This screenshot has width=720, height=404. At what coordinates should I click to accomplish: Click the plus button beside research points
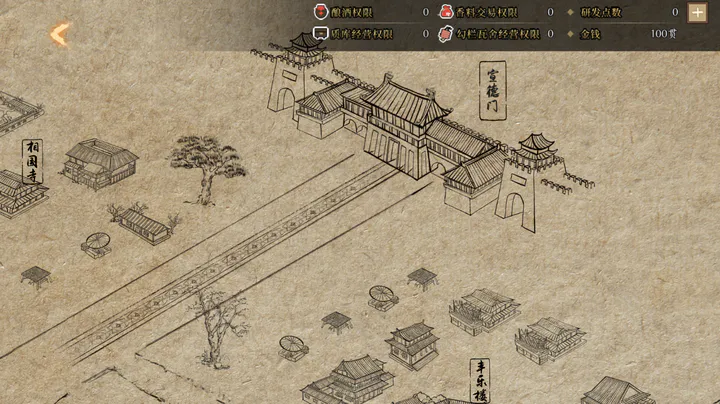coord(697,13)
